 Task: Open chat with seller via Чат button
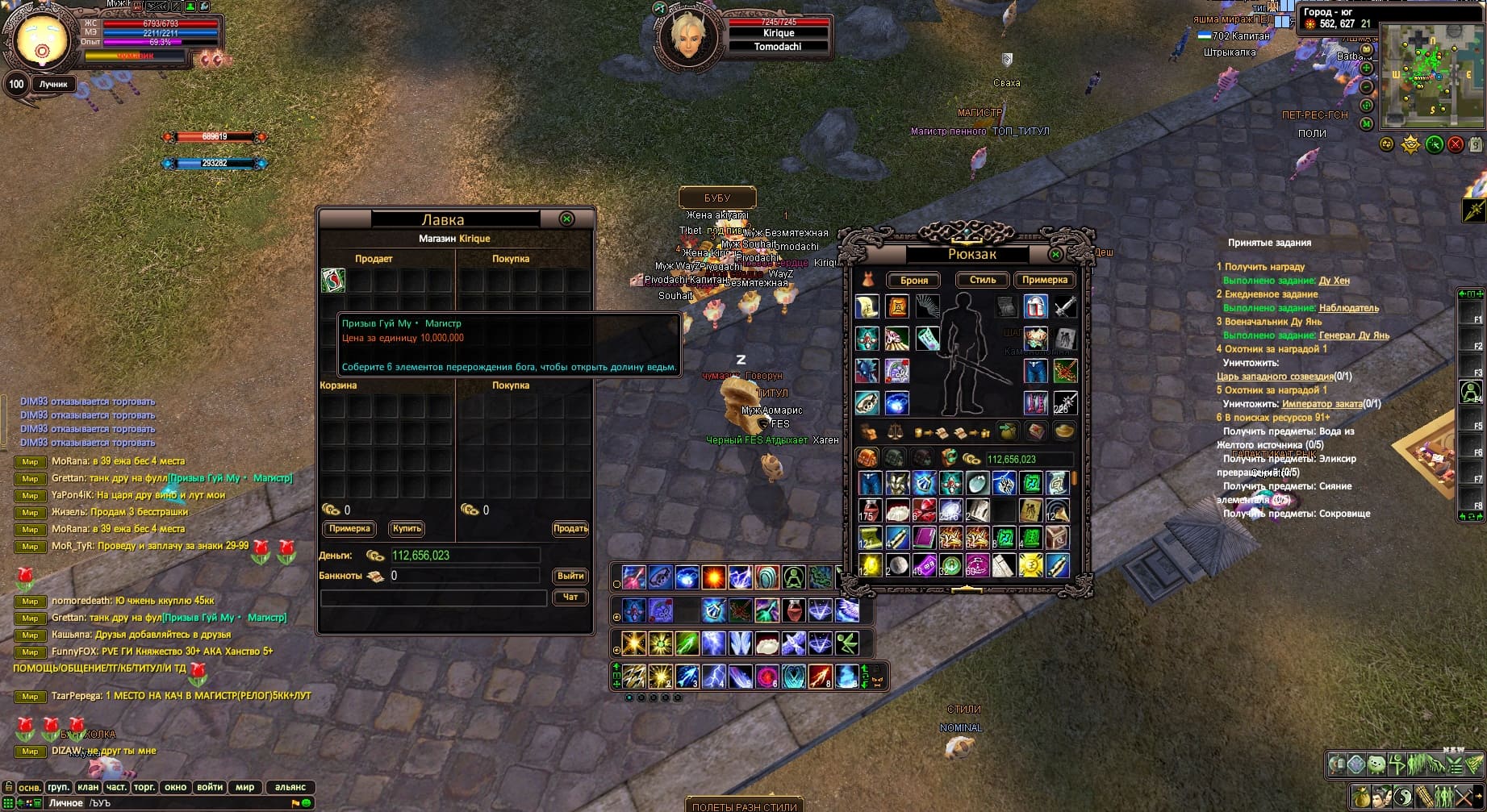pos(570,598)
